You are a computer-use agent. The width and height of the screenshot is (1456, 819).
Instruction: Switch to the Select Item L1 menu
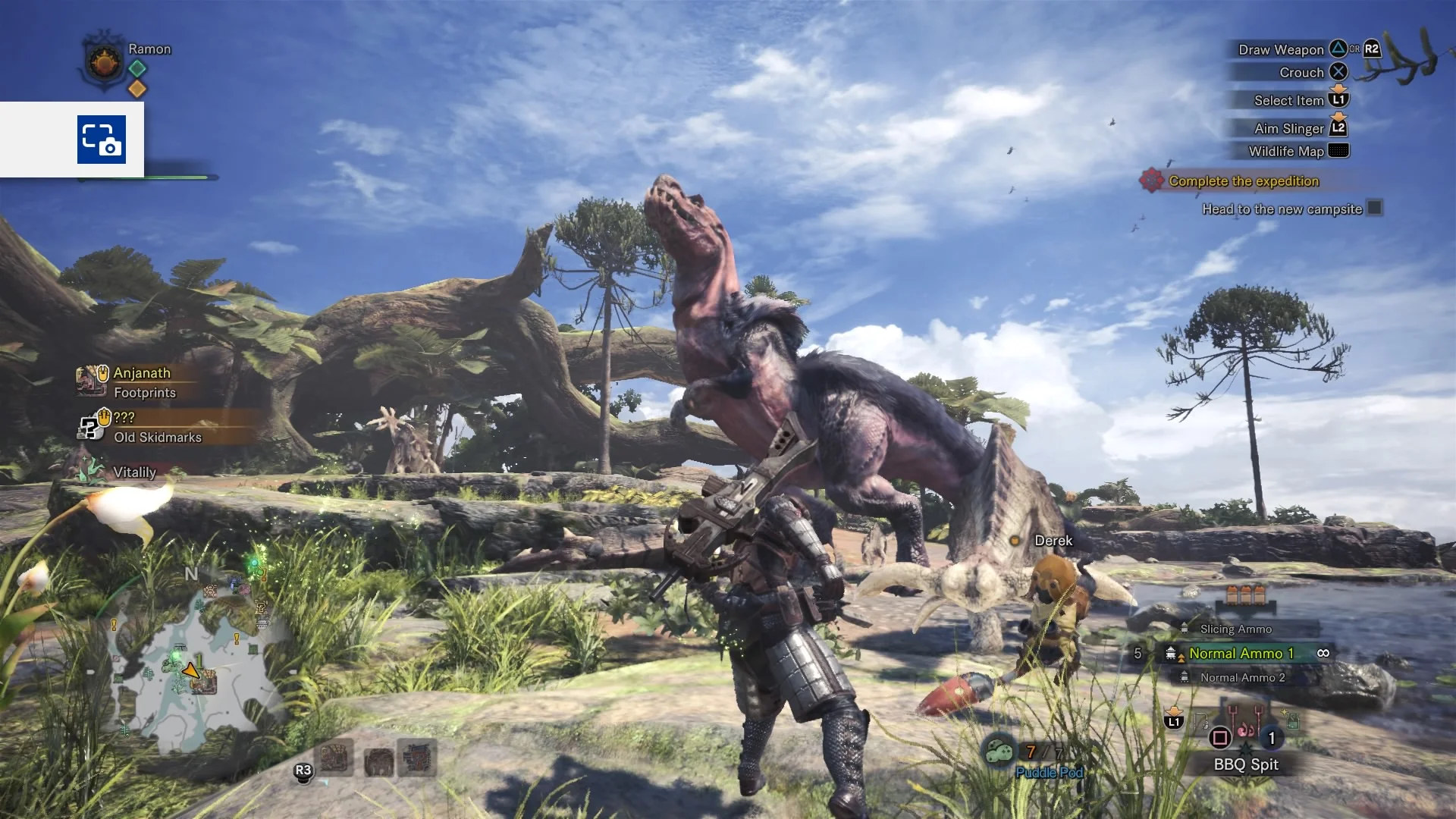tap(1337, 100)
